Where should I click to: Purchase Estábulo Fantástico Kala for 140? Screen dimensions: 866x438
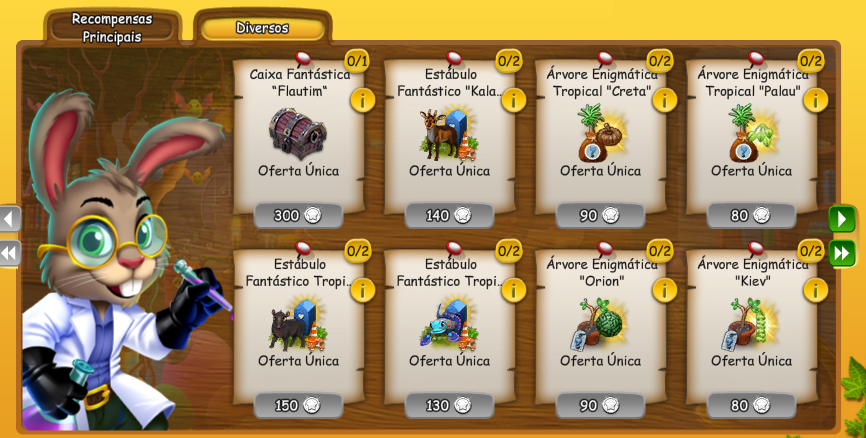450,215
